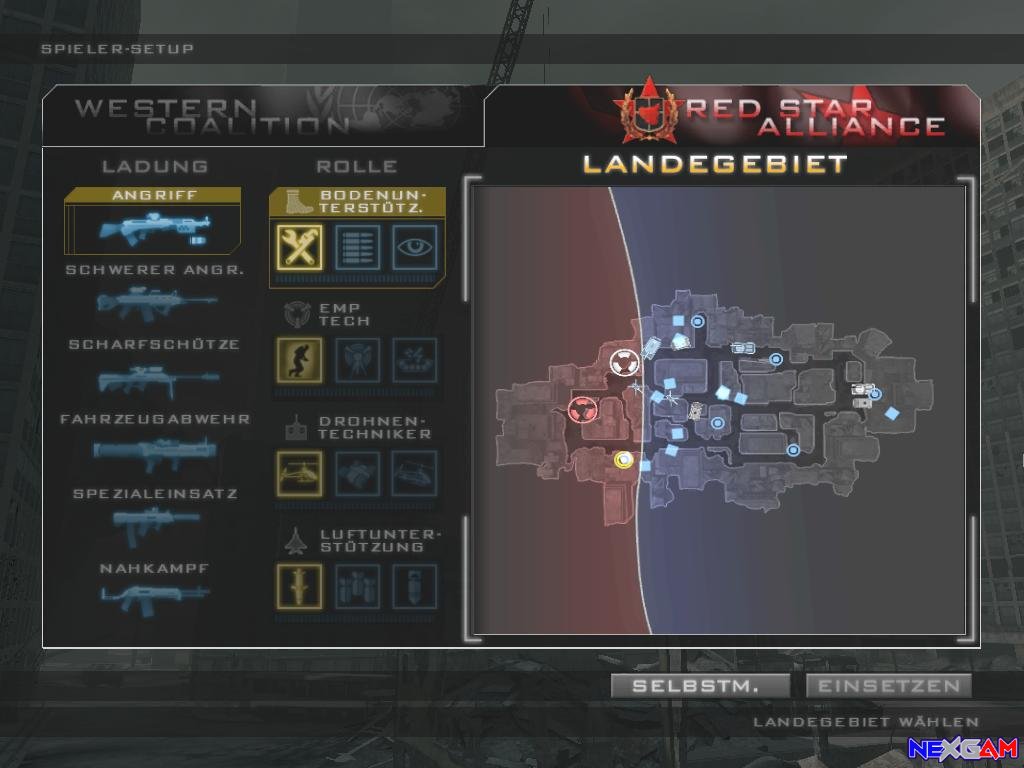Viewport: 1024px width, 768px height.
Task: Click the red circular marker in the red zone
Action: point(580,408)
